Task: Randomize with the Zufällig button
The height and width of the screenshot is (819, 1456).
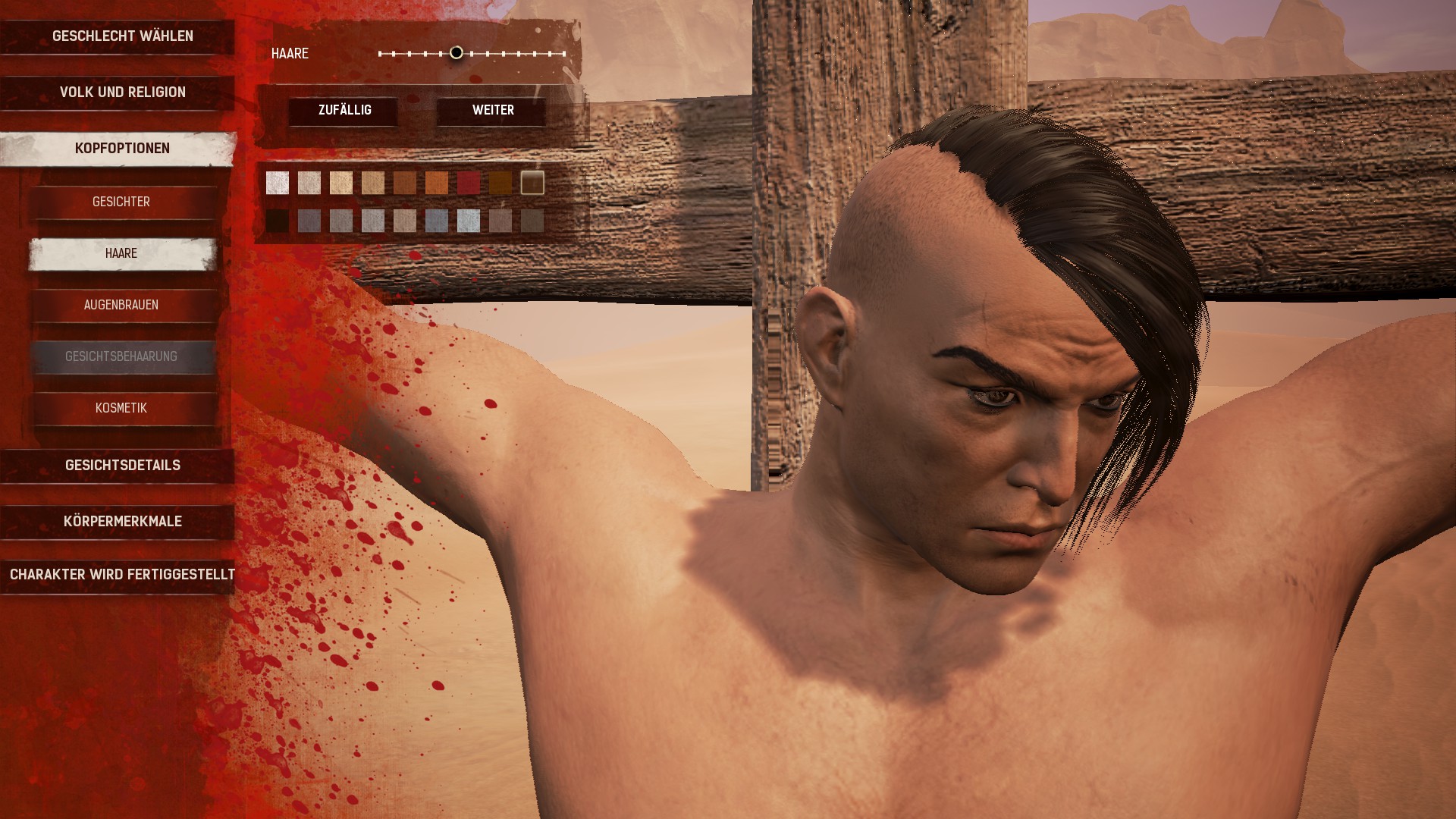Action: pos(344,111)
